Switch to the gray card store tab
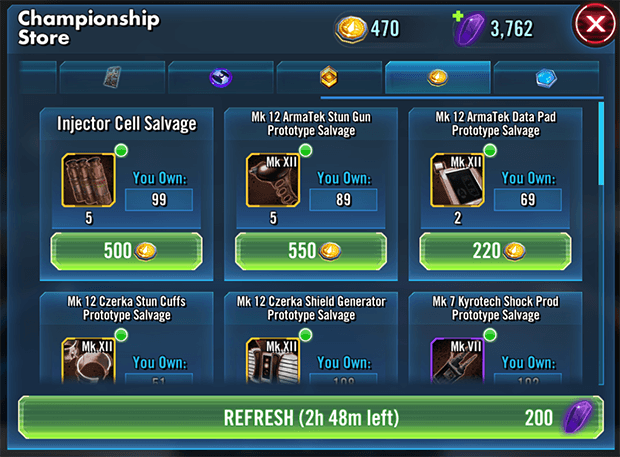620x457 pixels. tap(111, 77)
